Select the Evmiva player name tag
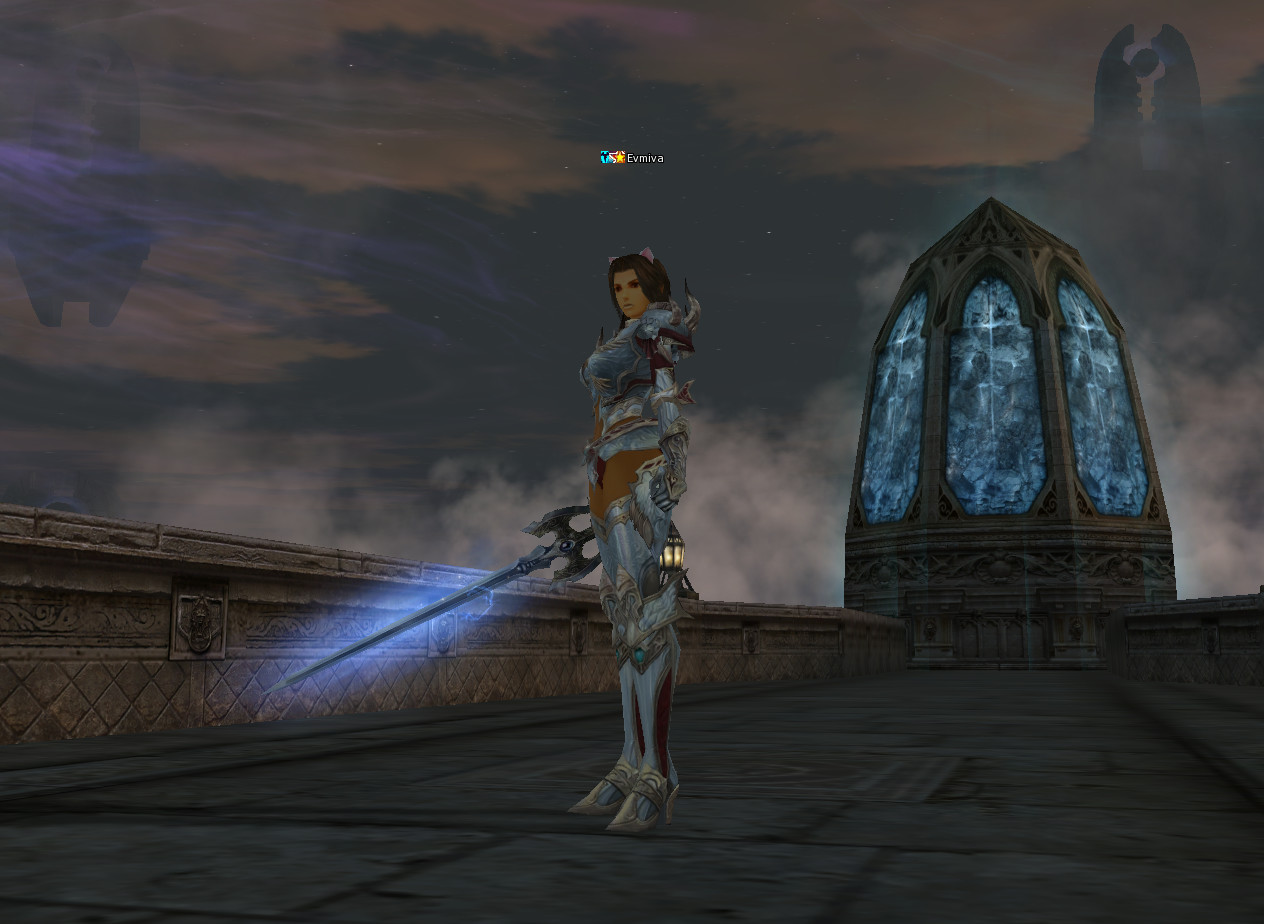1264x924 pixels. click(x=644, y=158)
